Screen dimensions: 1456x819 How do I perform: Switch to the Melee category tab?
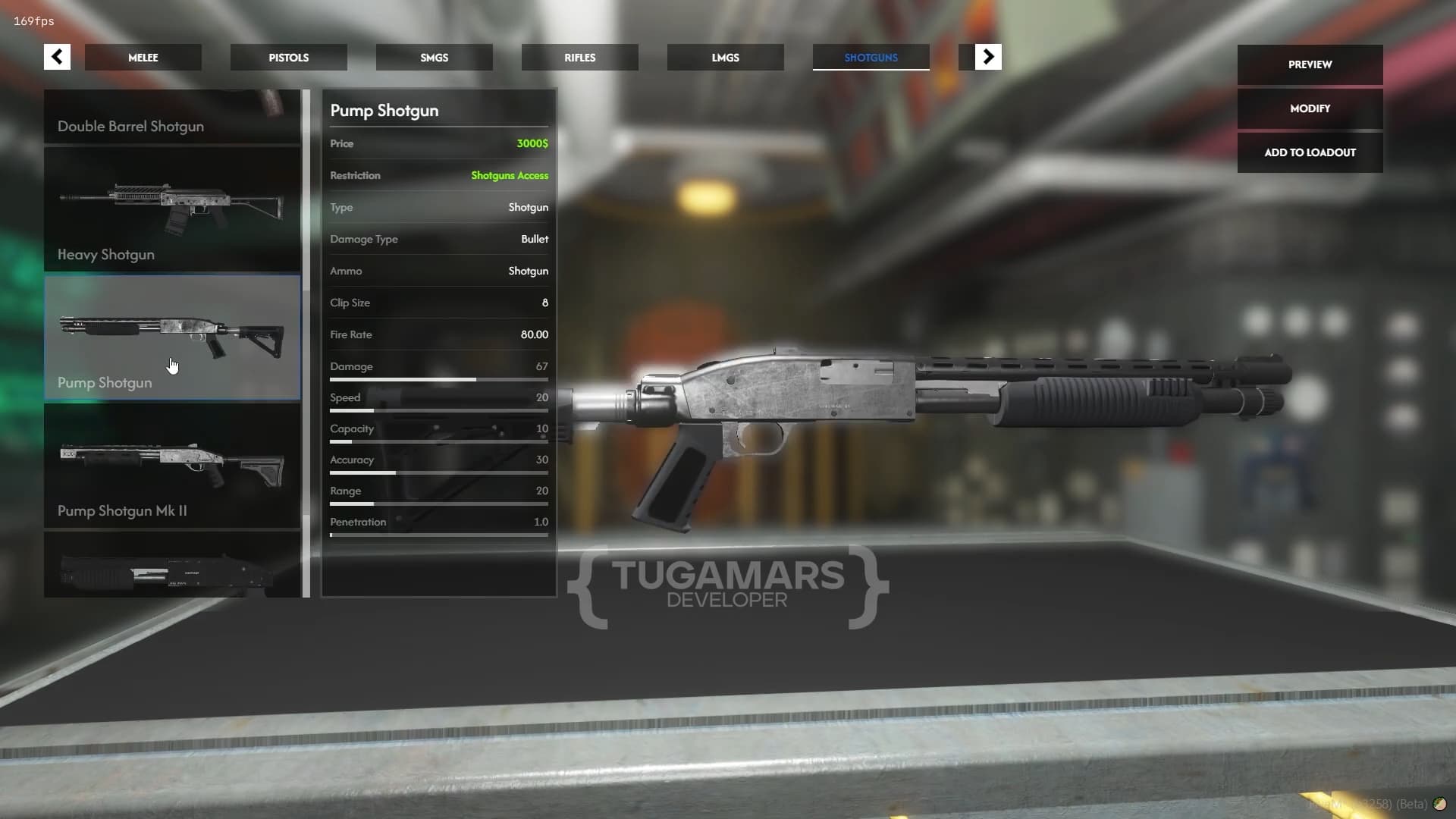(143, 58)
